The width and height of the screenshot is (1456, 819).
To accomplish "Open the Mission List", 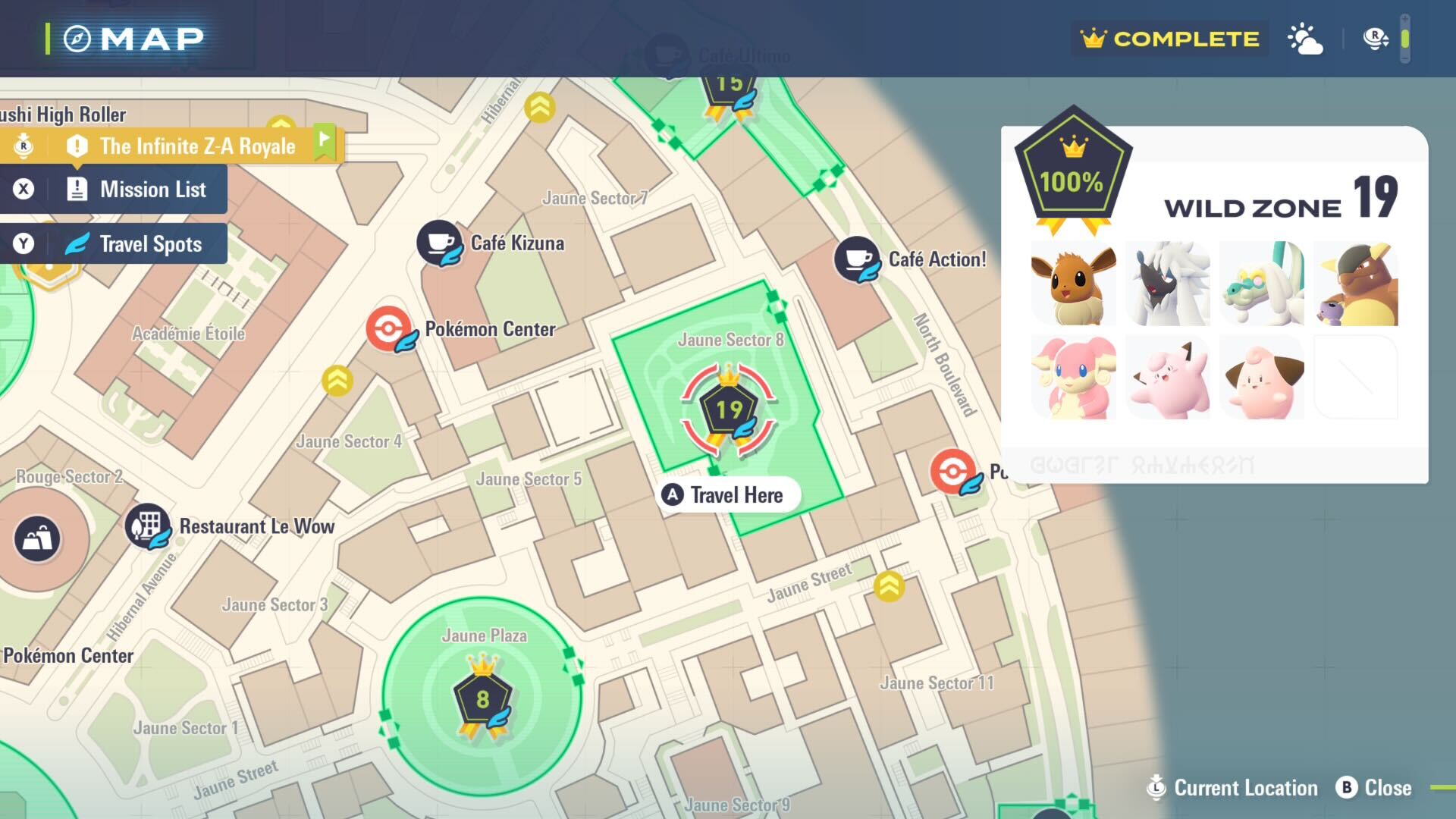I will 114,190.
